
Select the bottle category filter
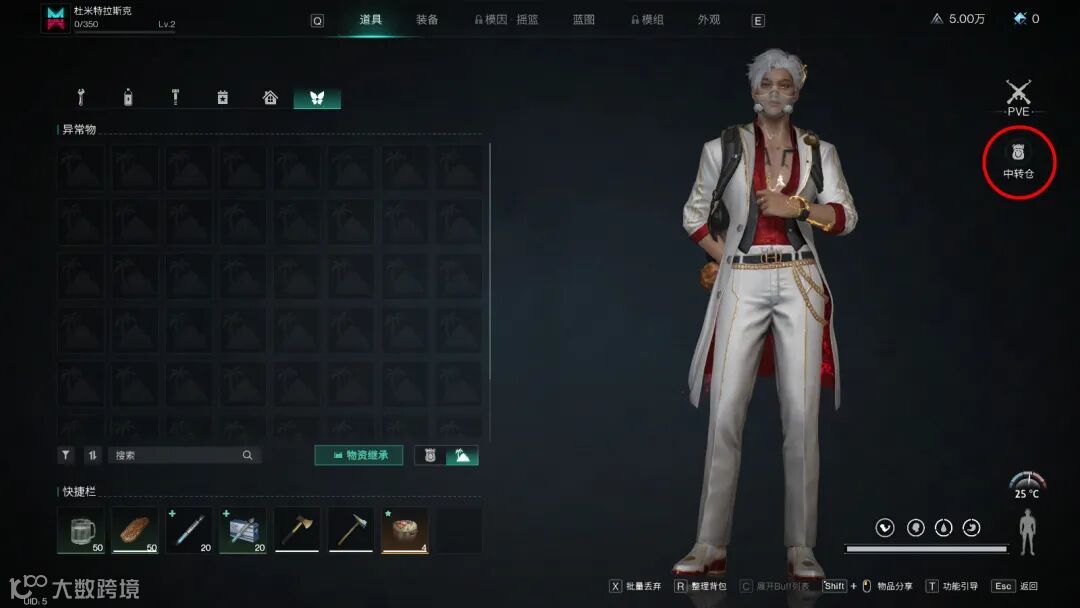tap(128, 98)
